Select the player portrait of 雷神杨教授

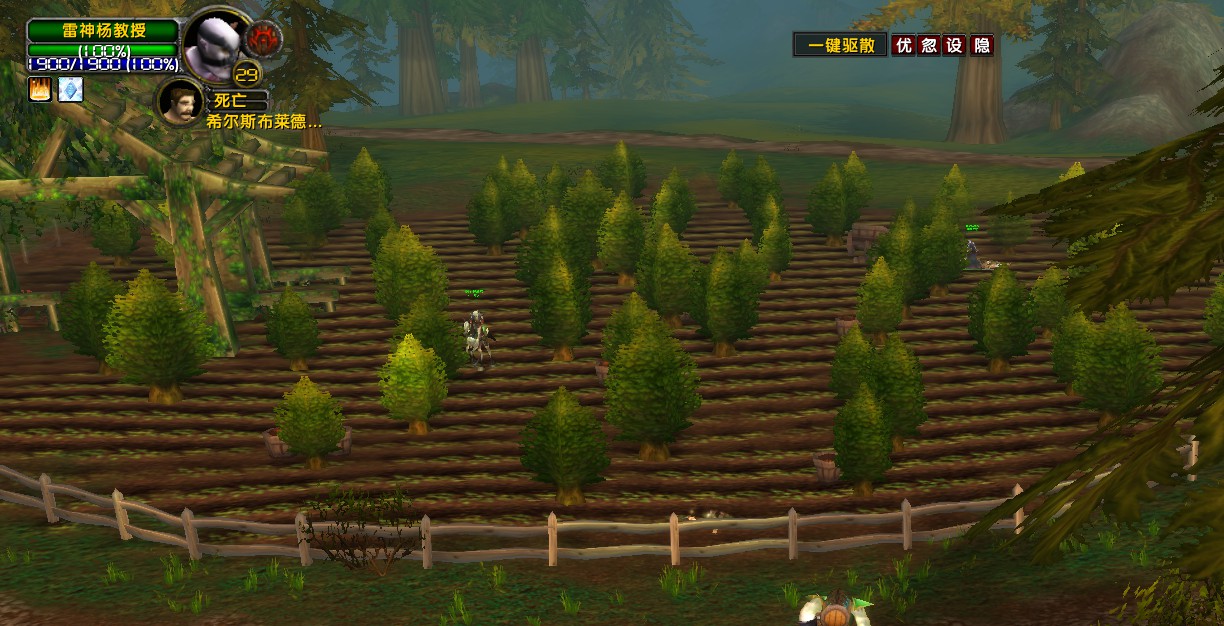tap(216, 43)
